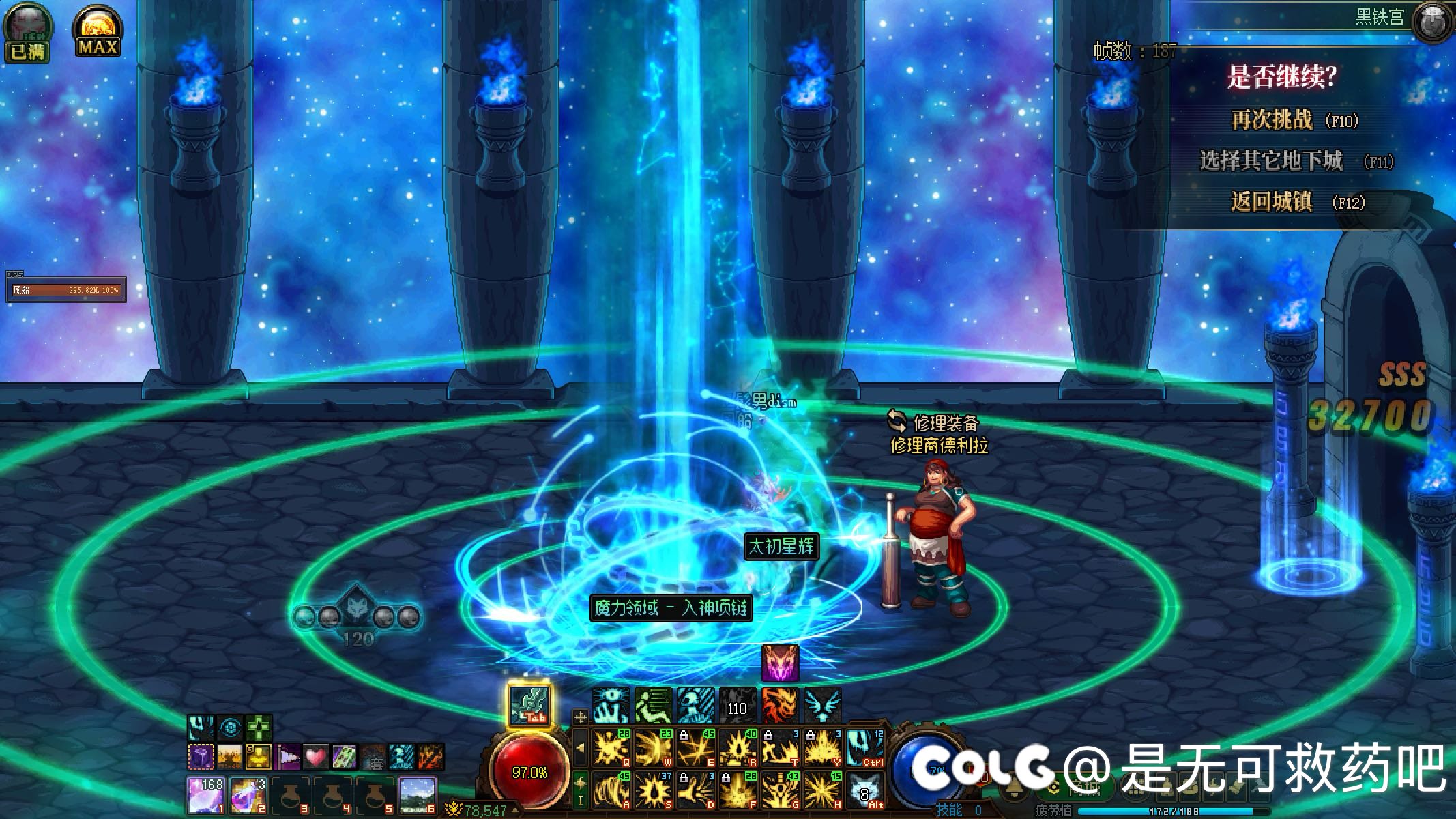Click the left arrow beside skill bar
Viewport: 1456px width, 819px height.
coord(581,747)
